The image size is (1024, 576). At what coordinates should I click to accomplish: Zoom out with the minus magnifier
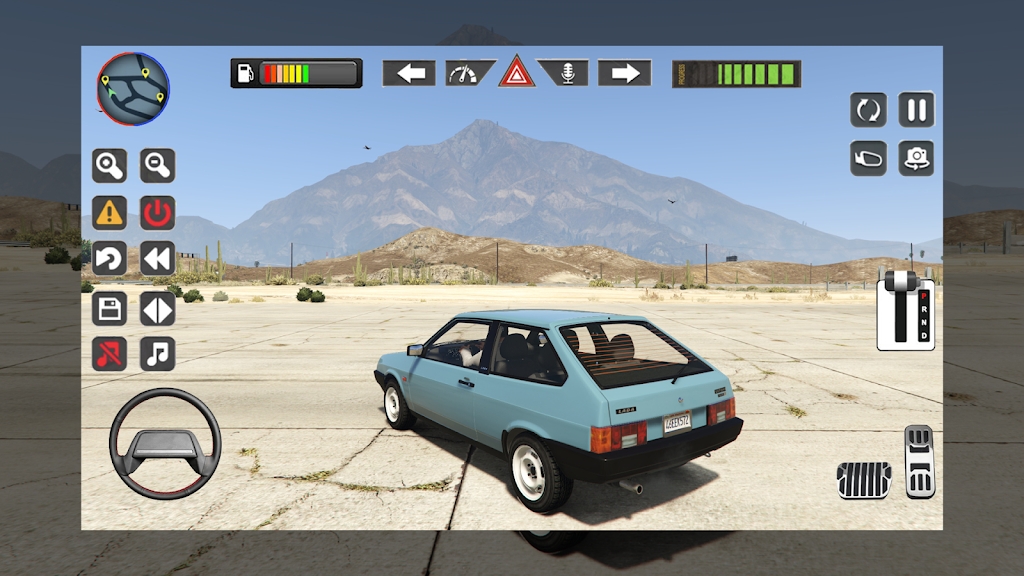coord(157,165)
